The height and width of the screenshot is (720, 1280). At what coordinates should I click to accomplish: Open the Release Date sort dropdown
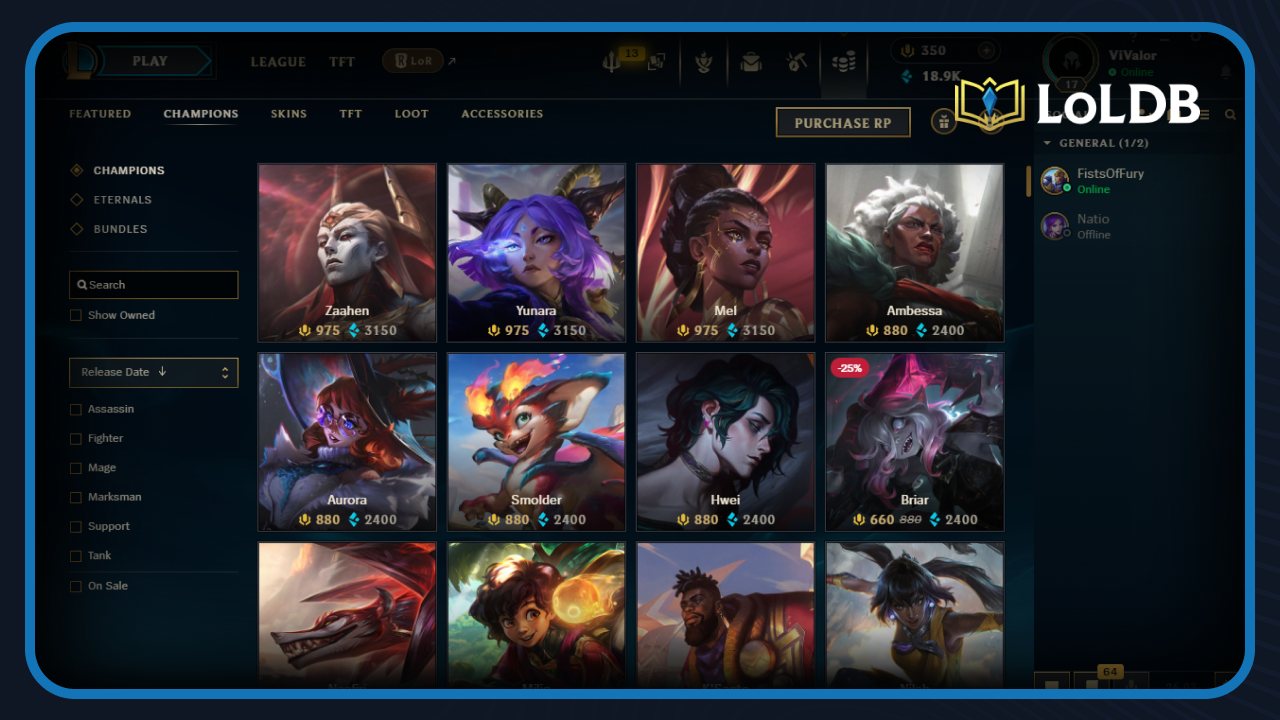click(153, 372)
